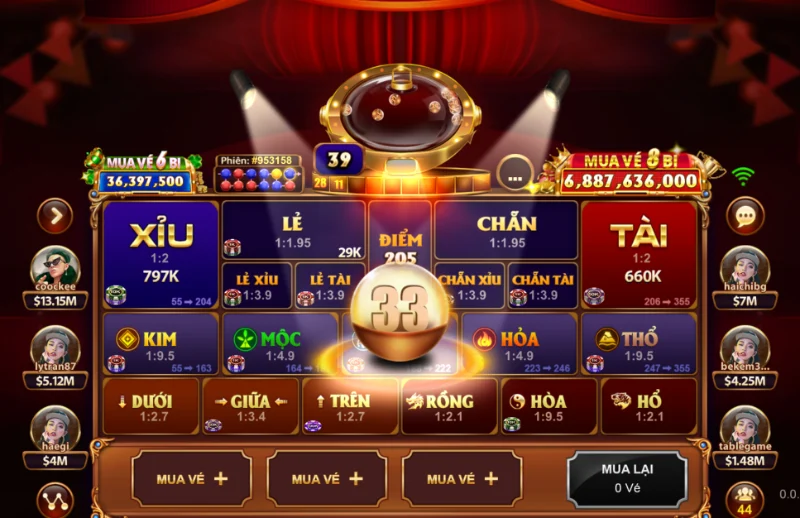The height and width of the screenshot is (518, 800).
Task: Choose the KIM element bet
Action: [160, 344]
